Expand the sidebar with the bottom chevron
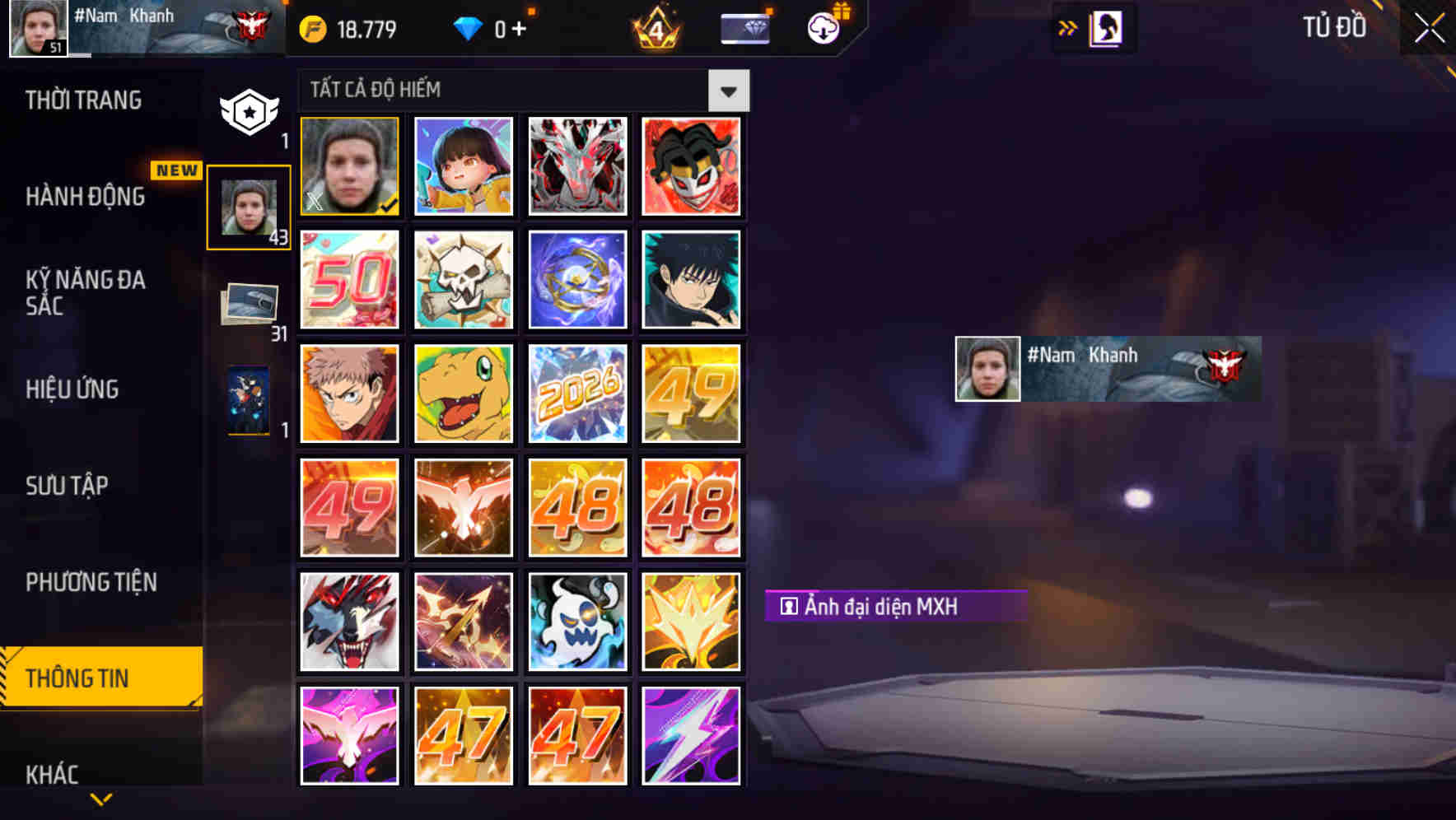1456x820 pixels. 100,799
